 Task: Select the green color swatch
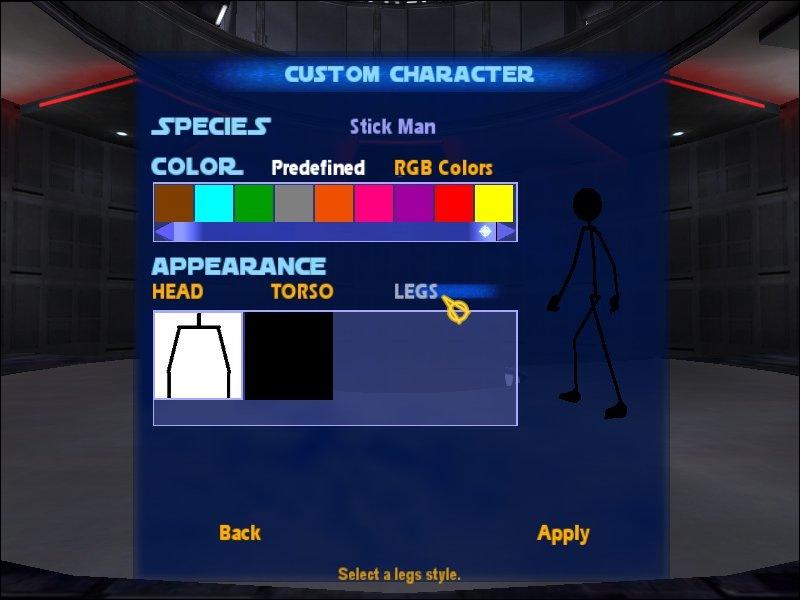pyautogui.click(x=254, y=203)
